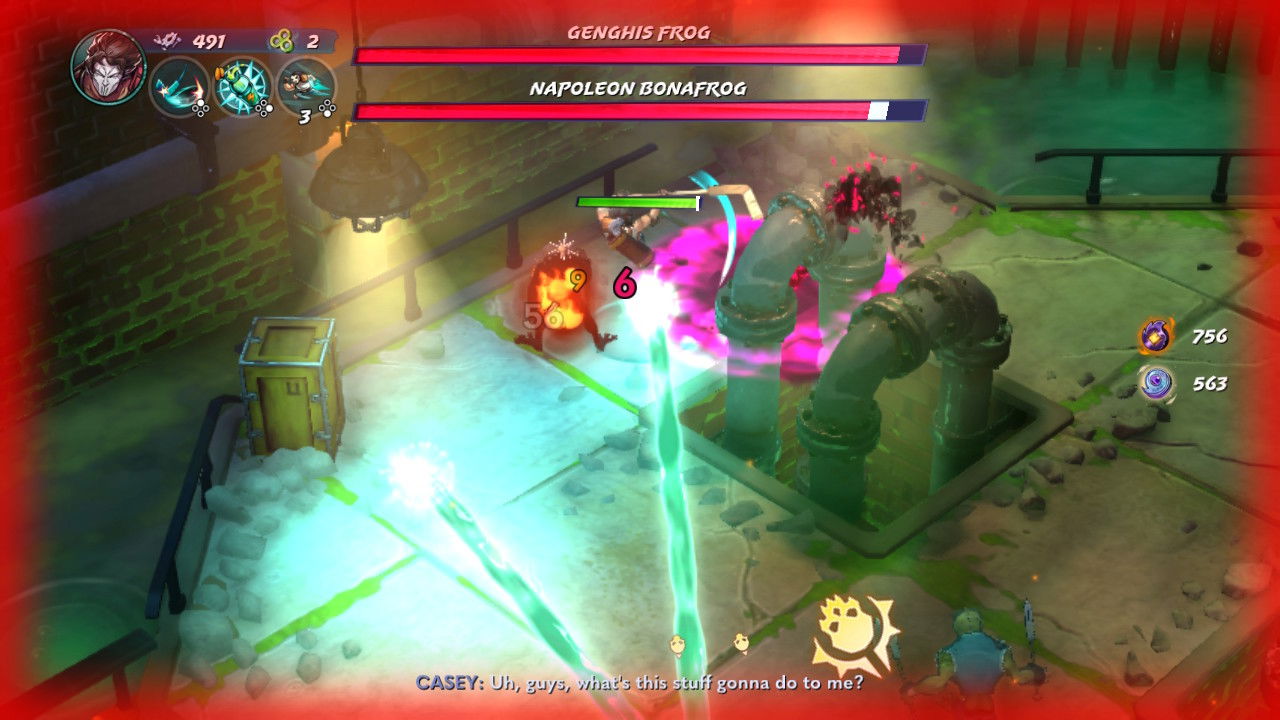Activate the cyan hockey-stick slash ability
This screenshot has width=1280, height=720.
179,87
